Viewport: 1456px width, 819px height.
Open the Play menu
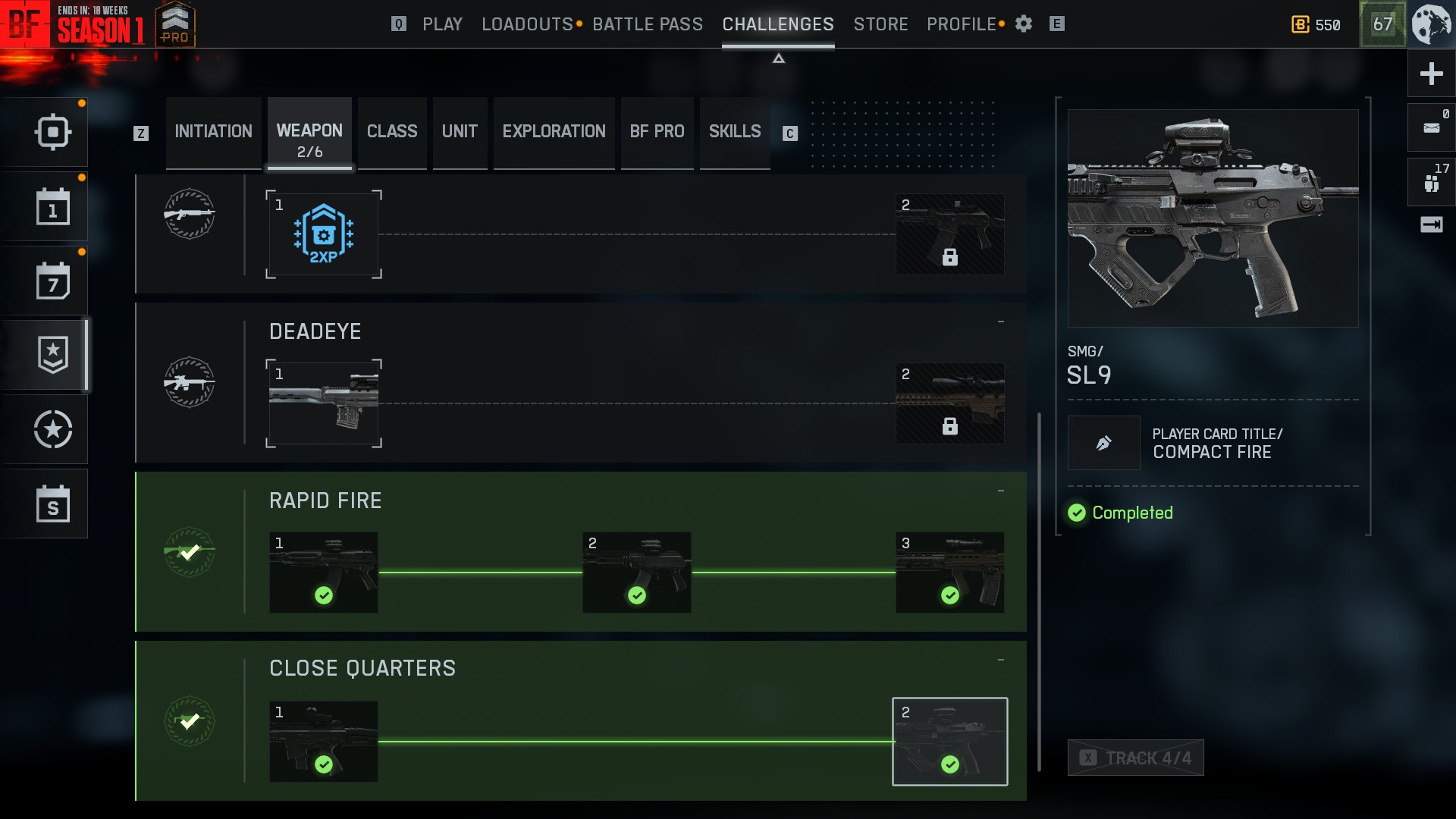442,24
